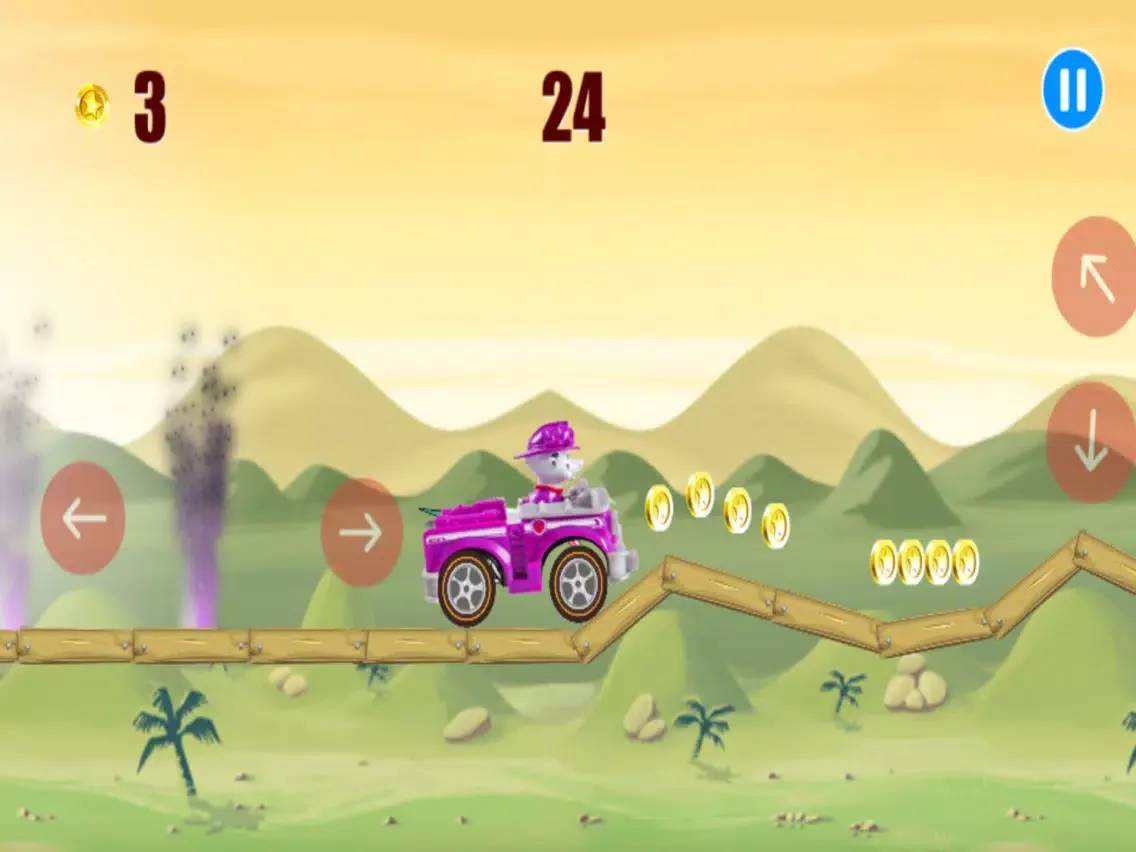The height and width of the screenshot is (852, 1136).
Task: Pause the game with the blue button
Action: [1072, 90]
